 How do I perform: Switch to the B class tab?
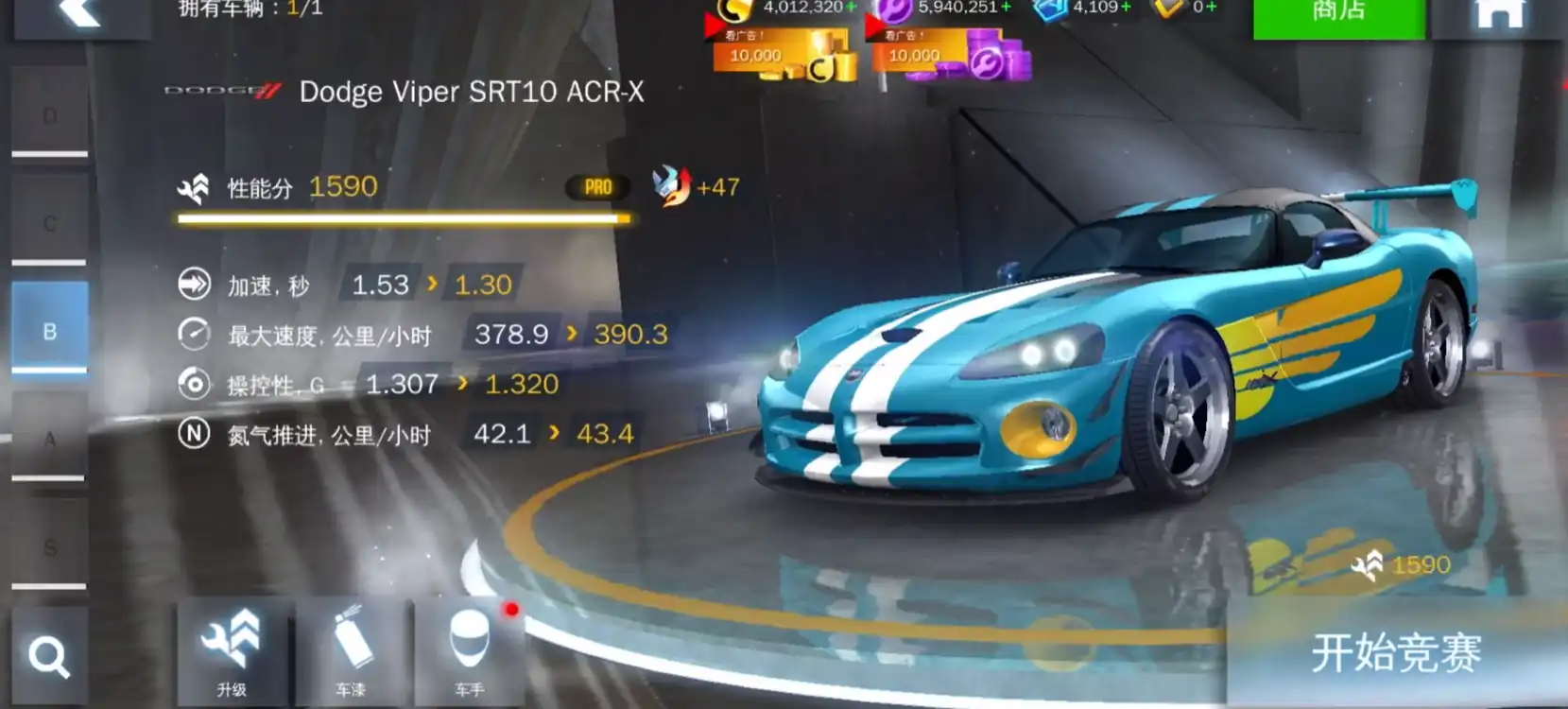pyautogui.click(x=50, y=331)
